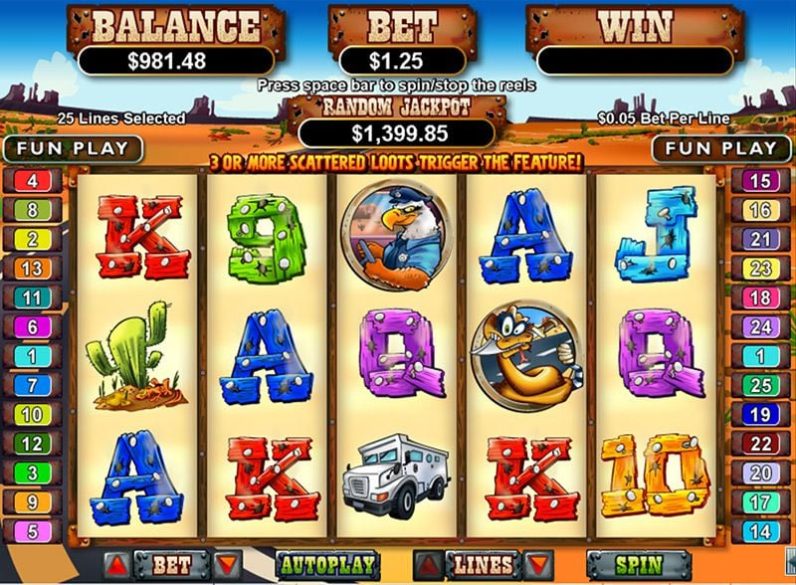
Task: Lower the bet with the BET down arrow
Action: tap(227, 566)
